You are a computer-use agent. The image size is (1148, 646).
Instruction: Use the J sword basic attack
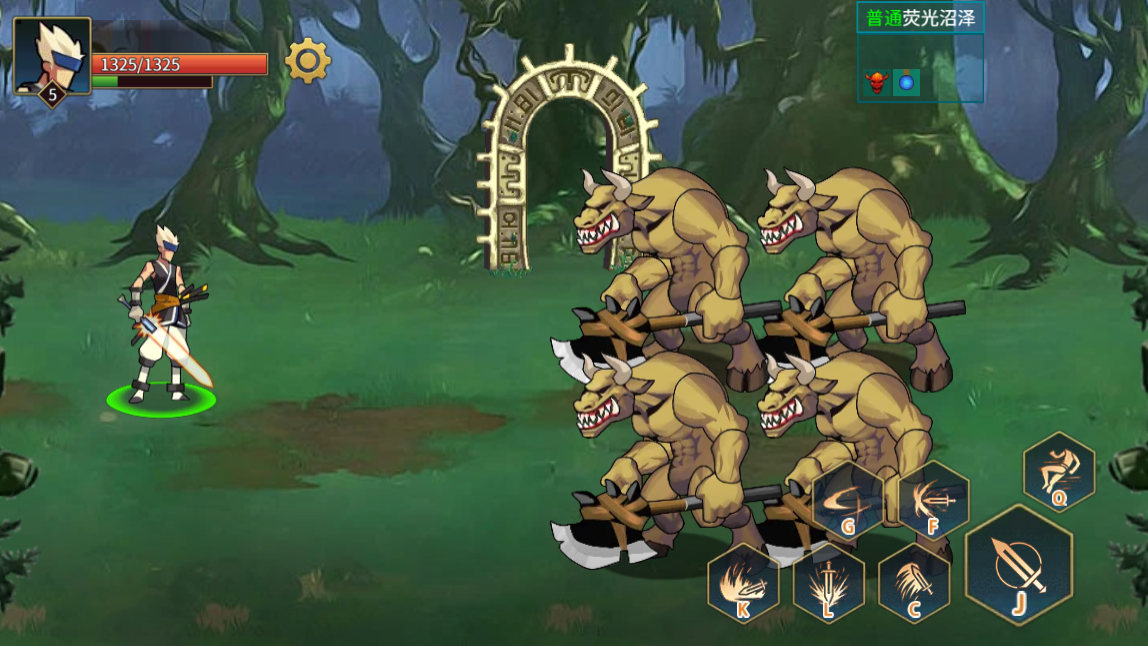pos(1018,566)
